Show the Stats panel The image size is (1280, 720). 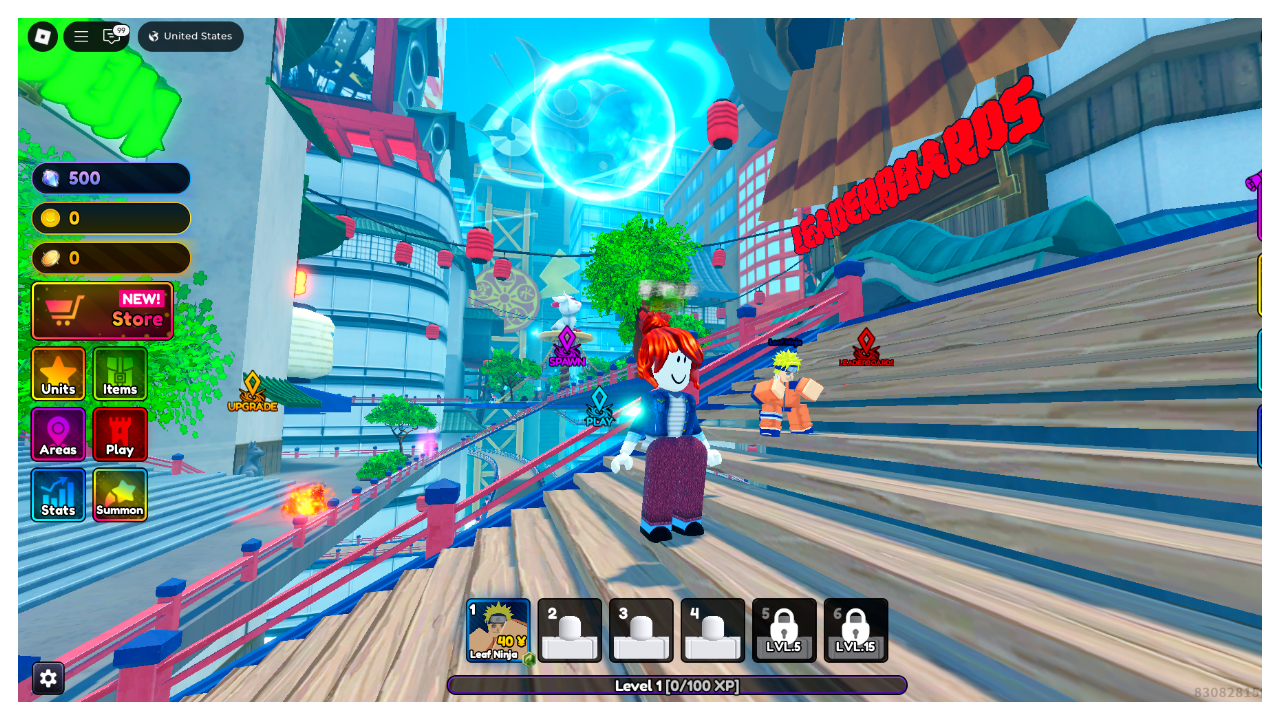click(x=58, y=494)
